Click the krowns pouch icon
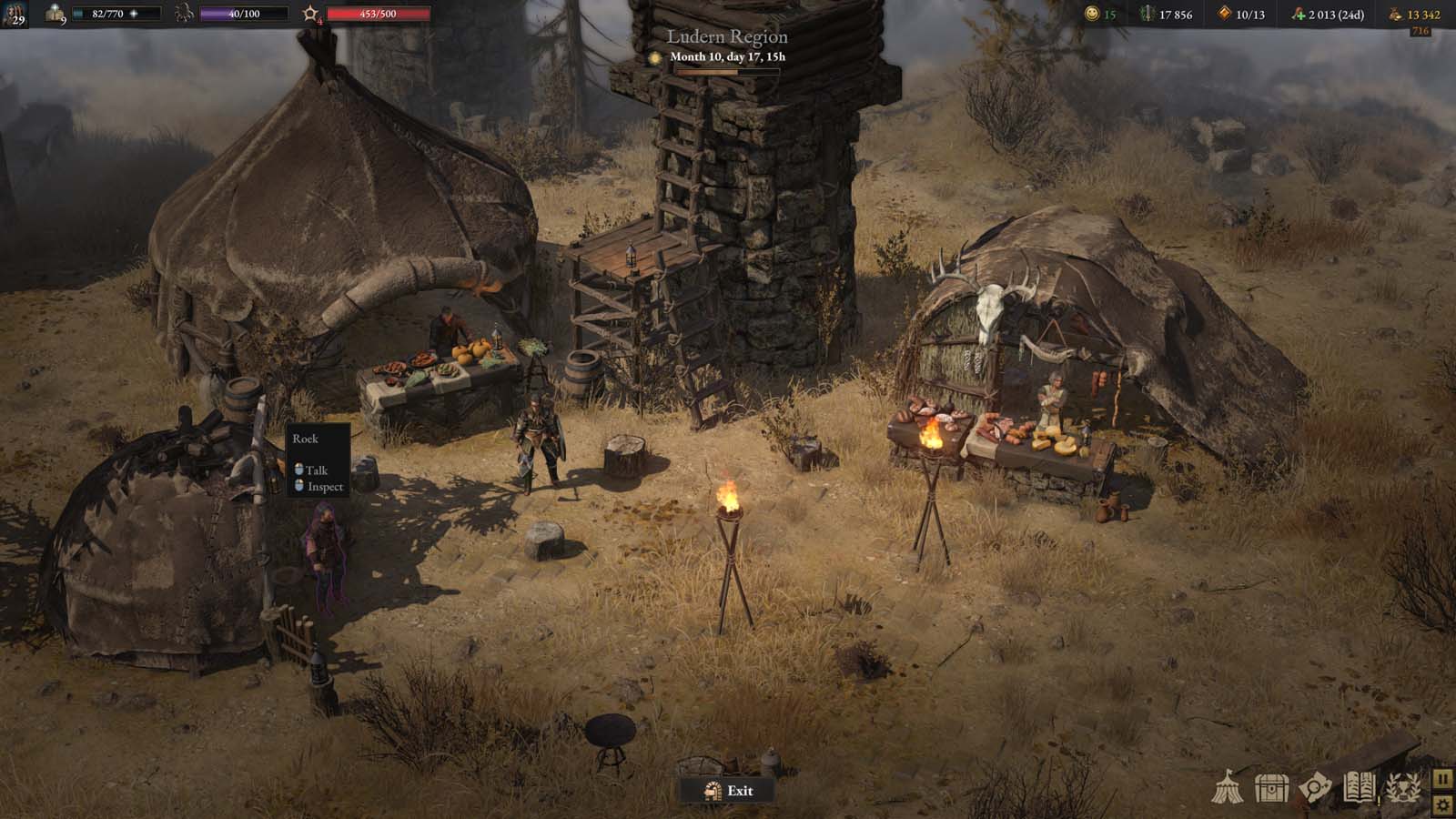1456x819 pixels. [x=1392, y=14]
